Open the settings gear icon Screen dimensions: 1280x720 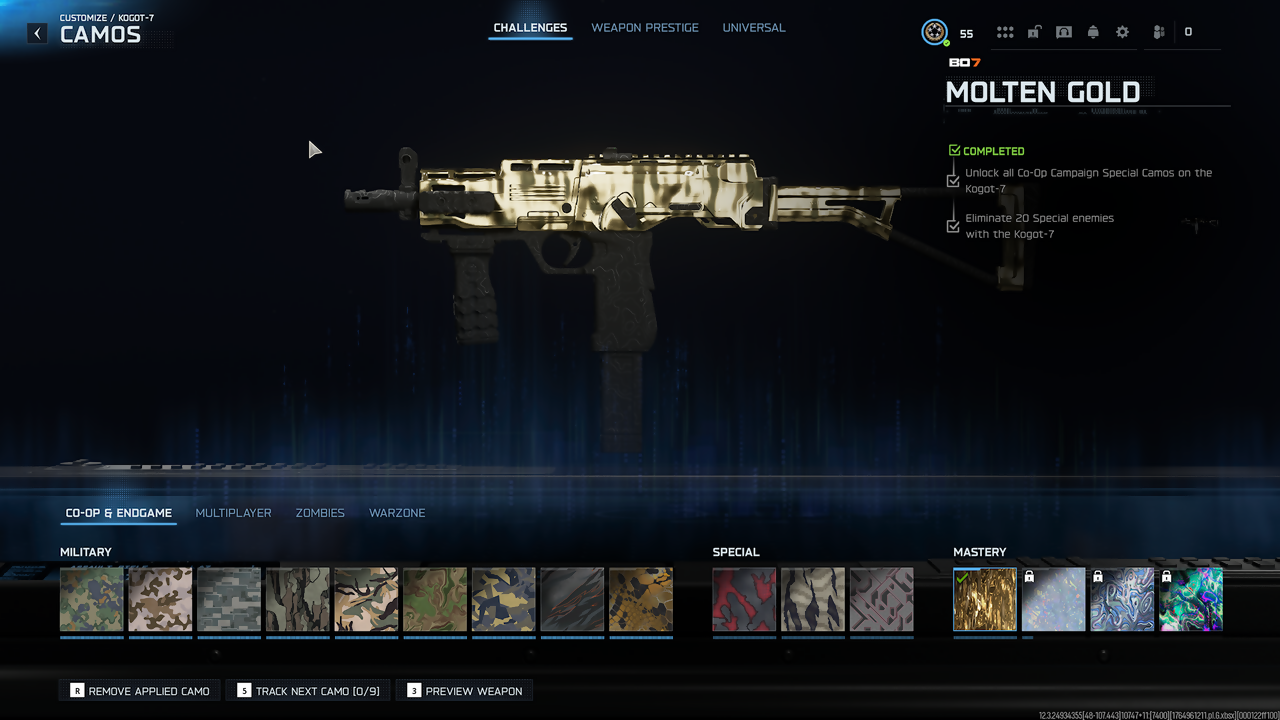click(1122, 32)
